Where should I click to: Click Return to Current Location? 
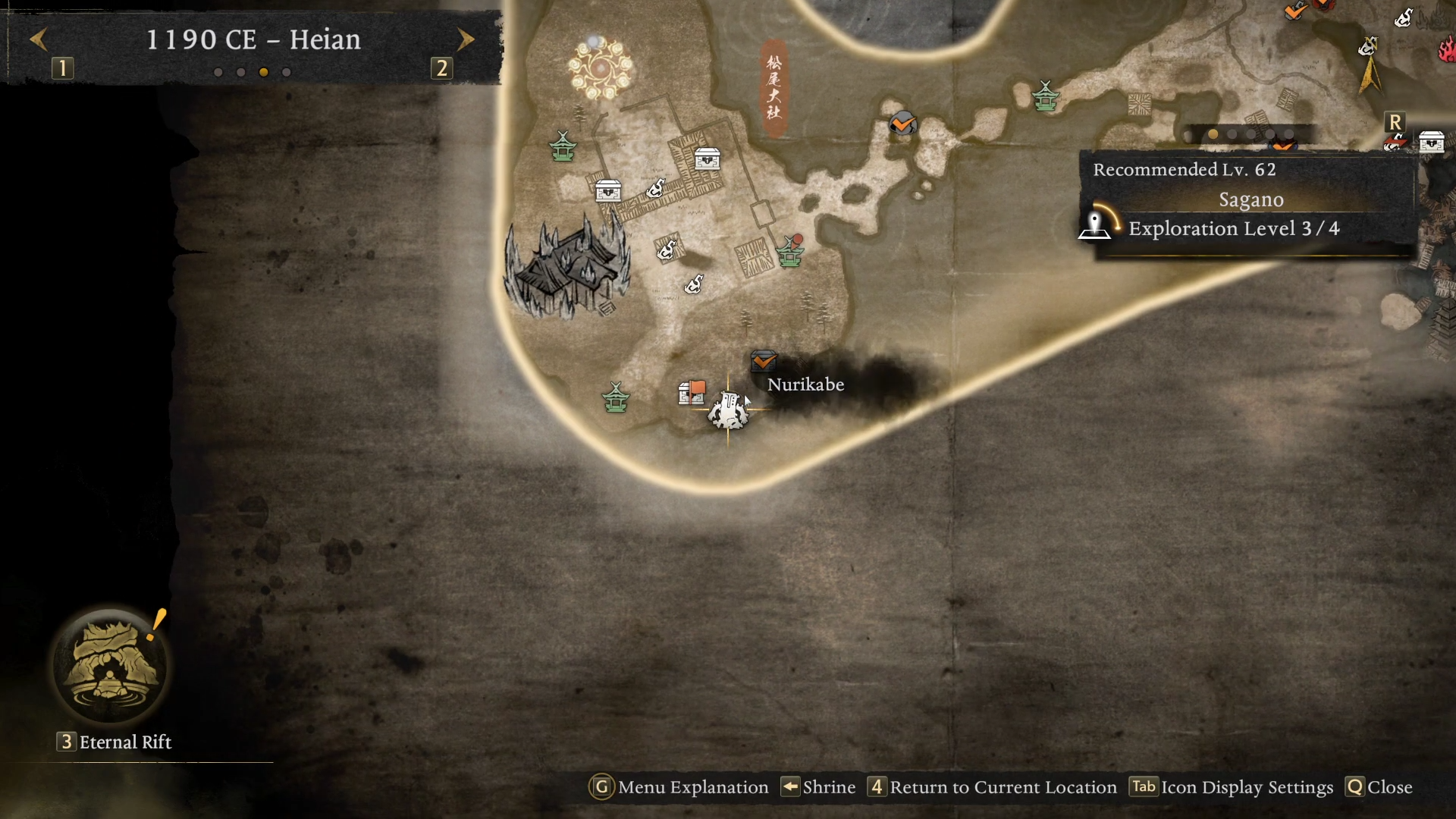tap(992, 787)
